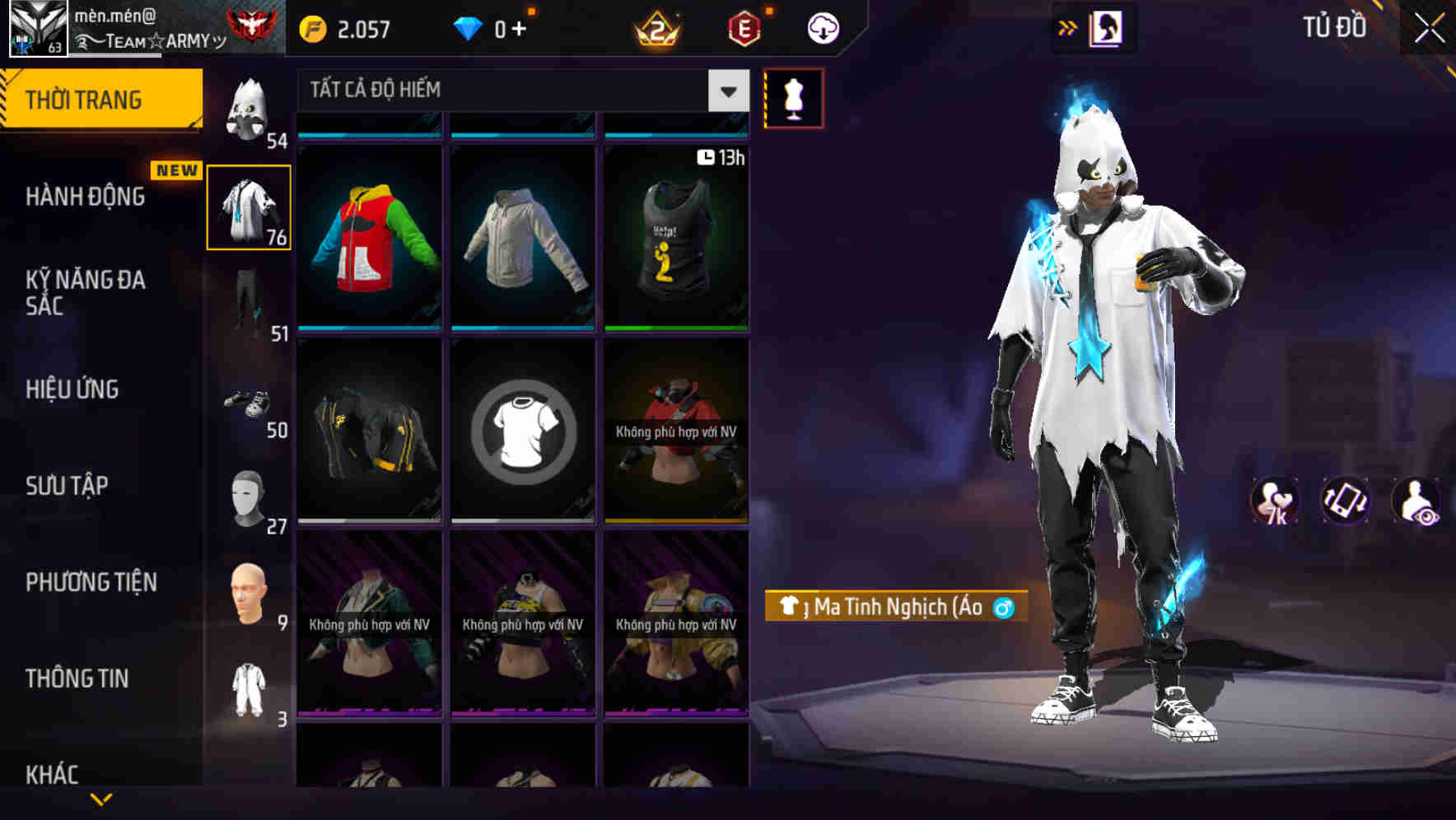Viewport: 1456px width, 820px height.
Task: Expand the KHÁC section arrow at sidebar bottom
Action: pos(102,800)
